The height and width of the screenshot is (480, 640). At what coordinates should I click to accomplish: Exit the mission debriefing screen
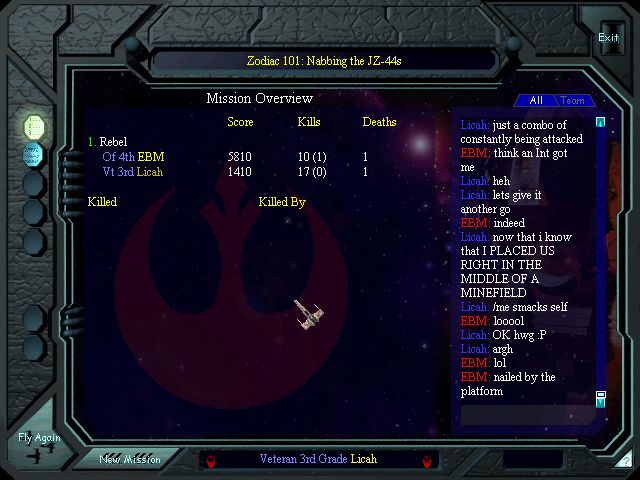tap(608, 38)
